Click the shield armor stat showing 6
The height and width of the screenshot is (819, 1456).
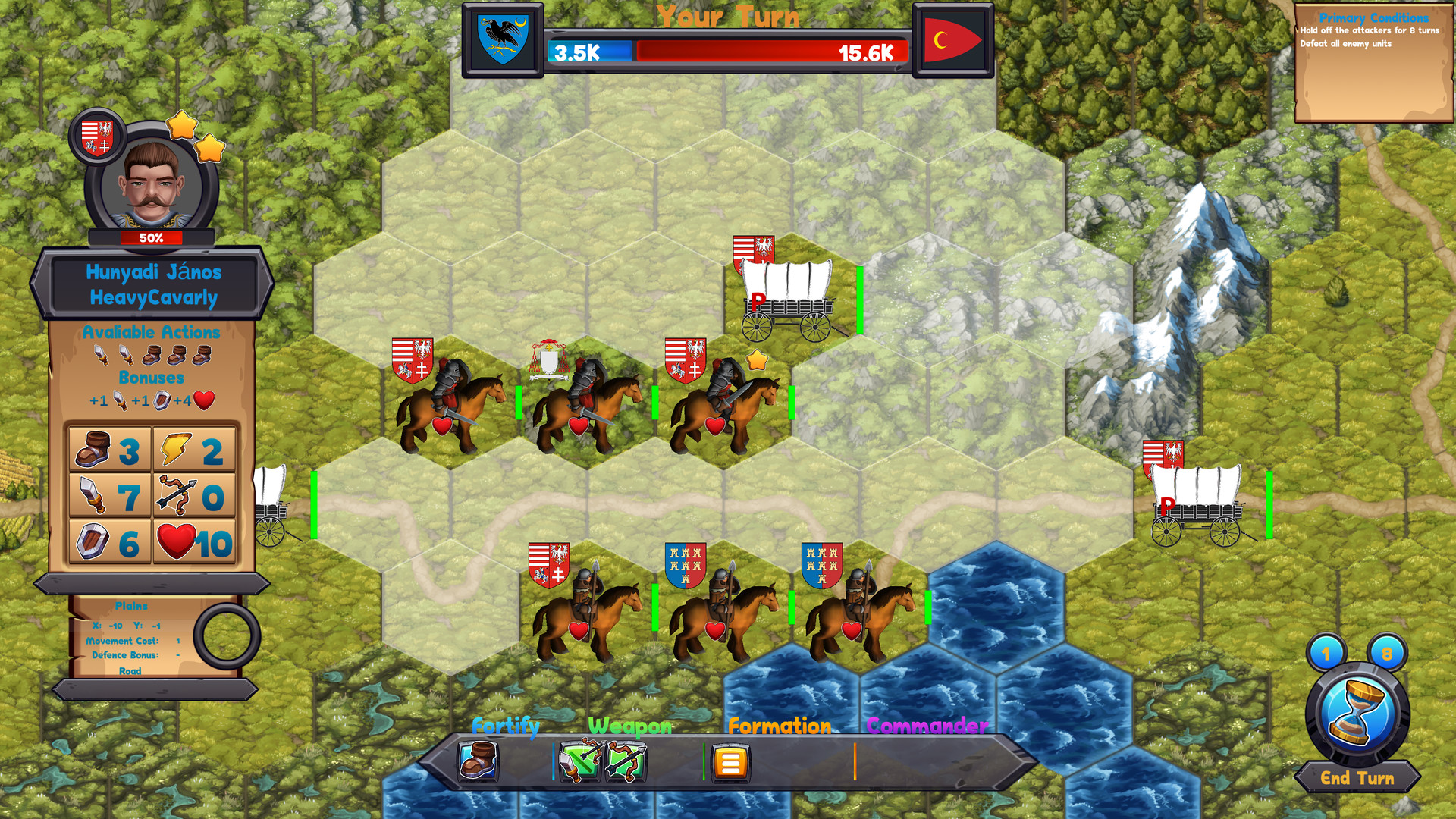coord(108,543)
